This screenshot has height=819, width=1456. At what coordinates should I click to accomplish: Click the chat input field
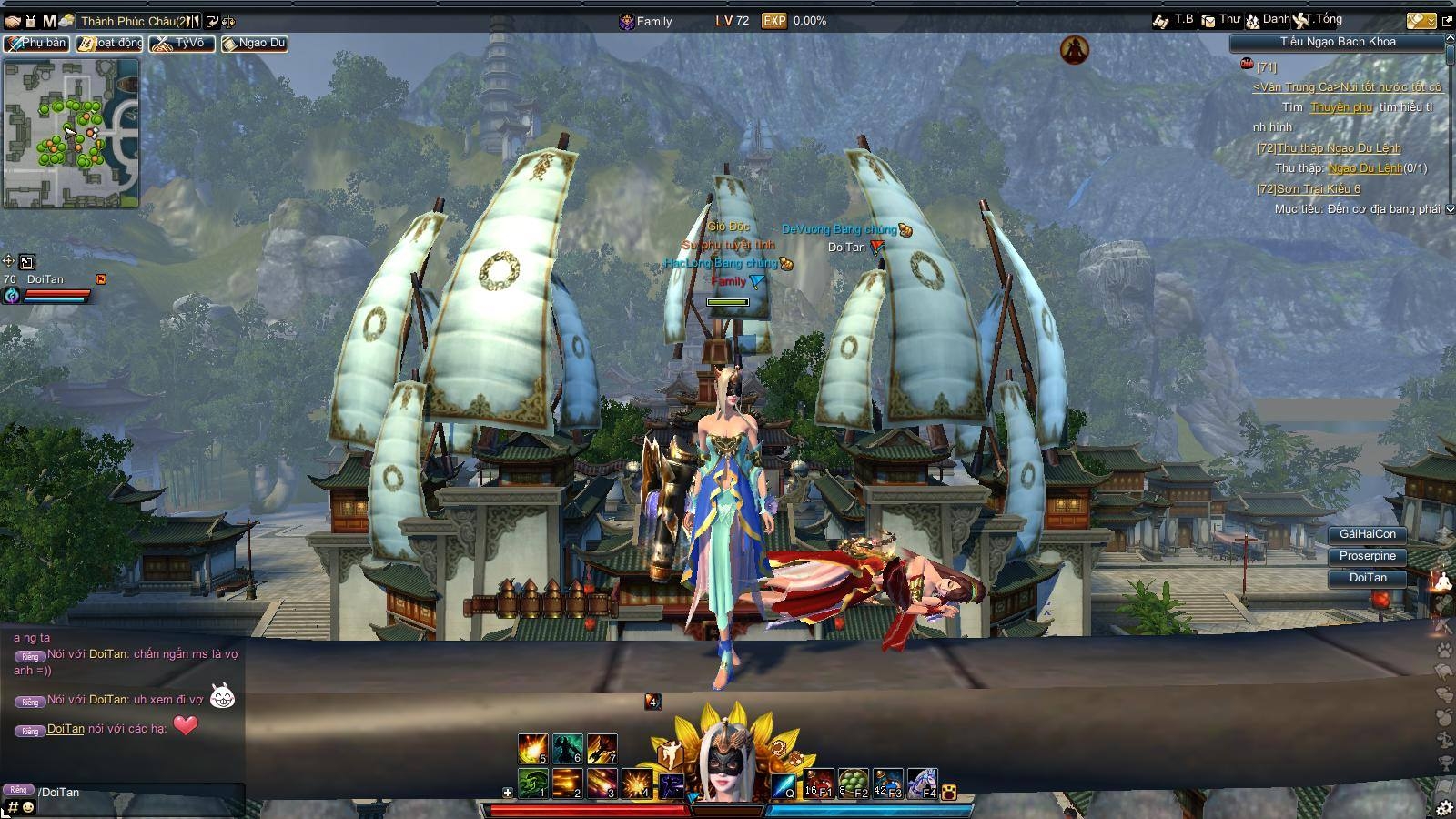(136, 793)
